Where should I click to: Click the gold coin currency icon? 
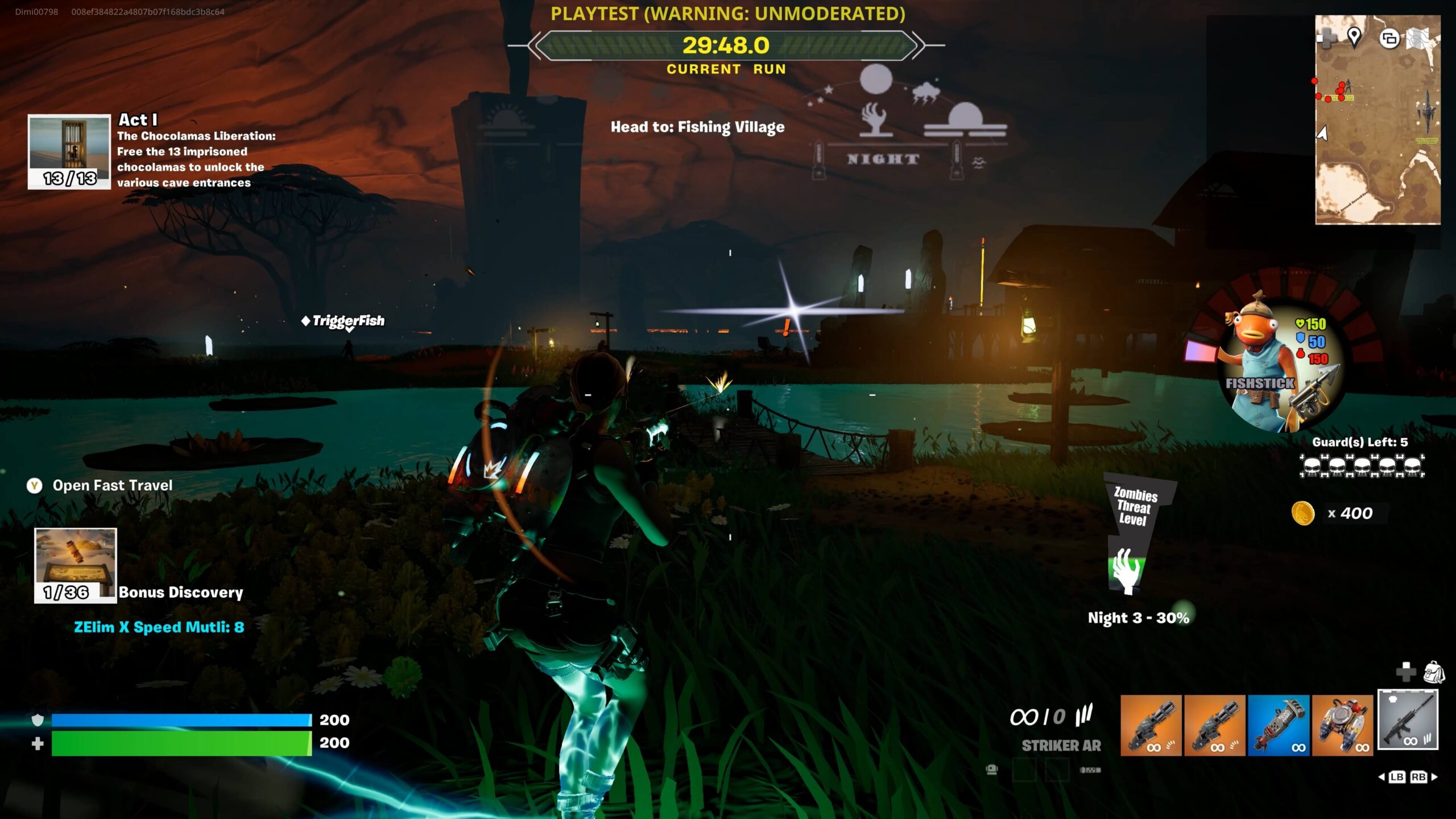(1303, 514)
